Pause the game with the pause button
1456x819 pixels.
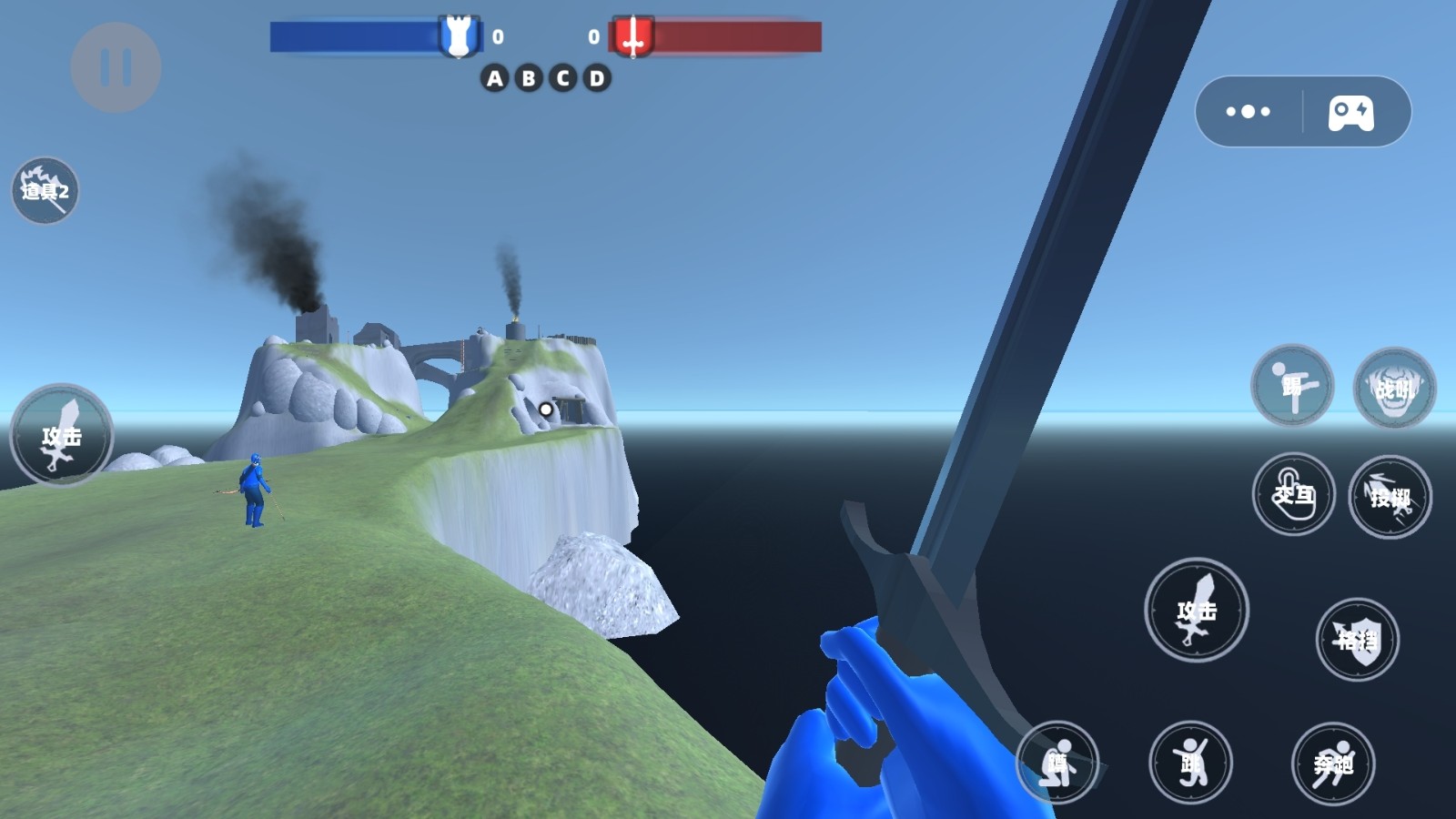tap(116, 67)
